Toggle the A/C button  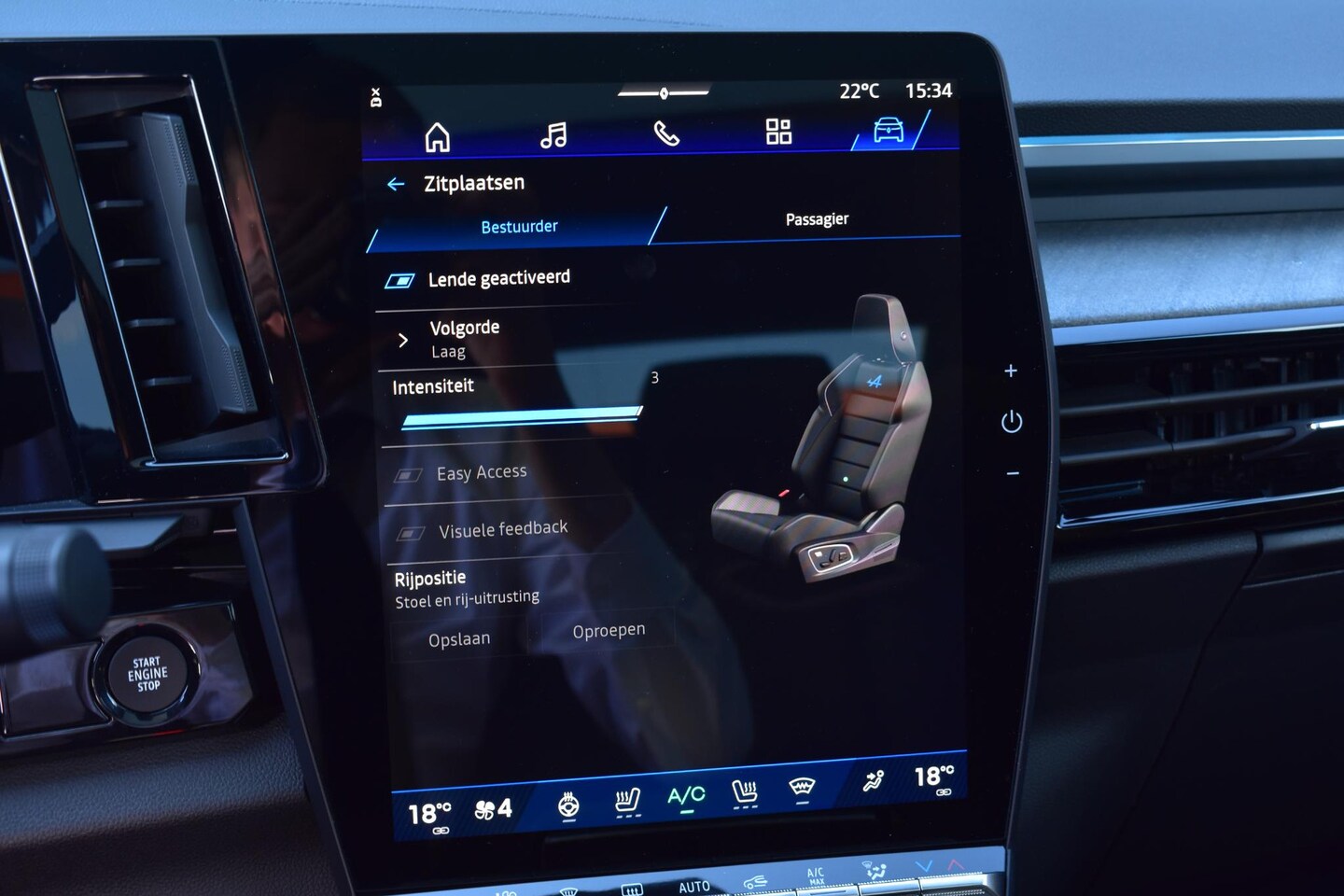pyautogui.click(x=686, y=796)
